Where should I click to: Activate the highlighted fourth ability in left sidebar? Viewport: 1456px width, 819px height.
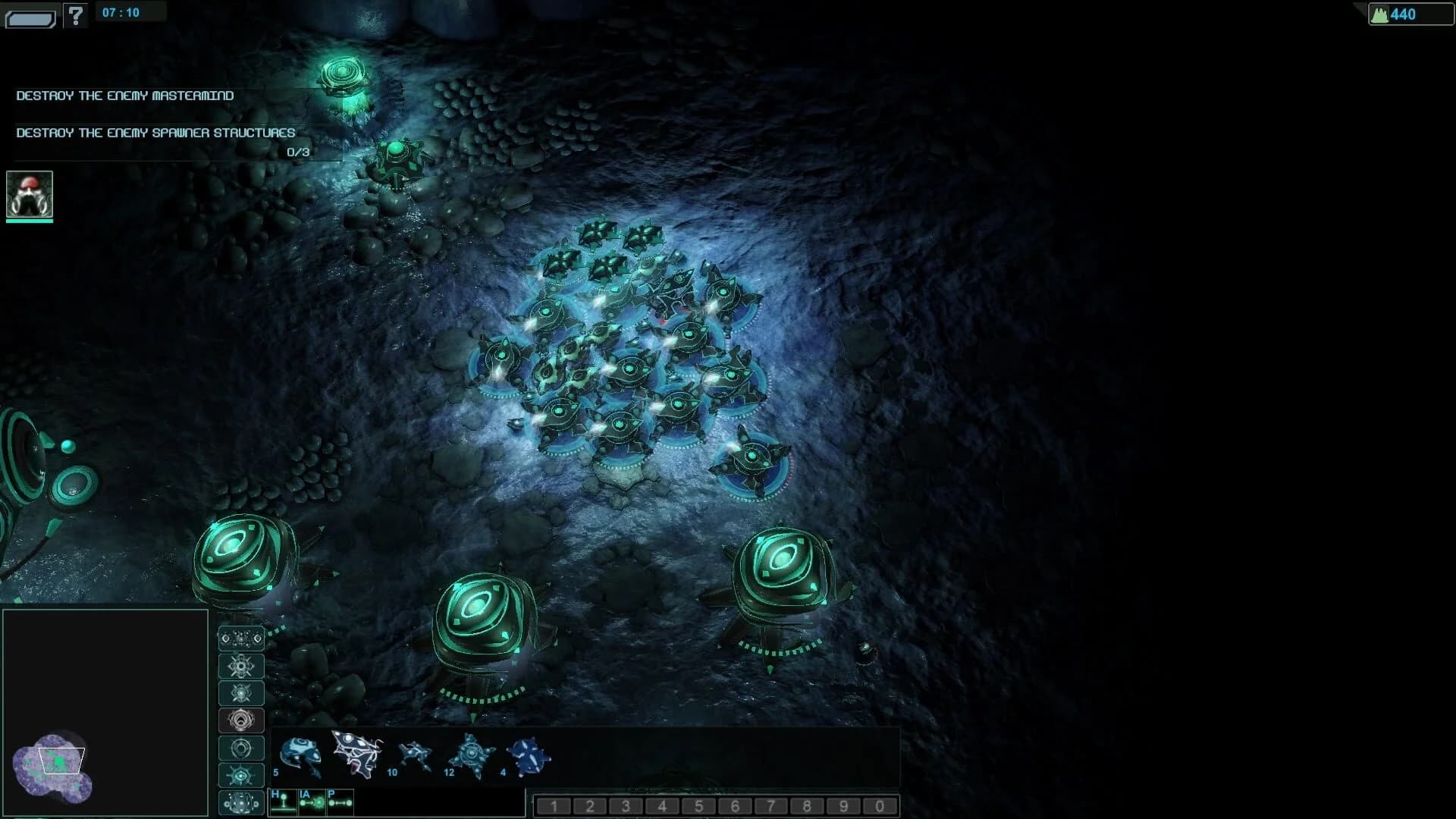[x=241, y=720]
